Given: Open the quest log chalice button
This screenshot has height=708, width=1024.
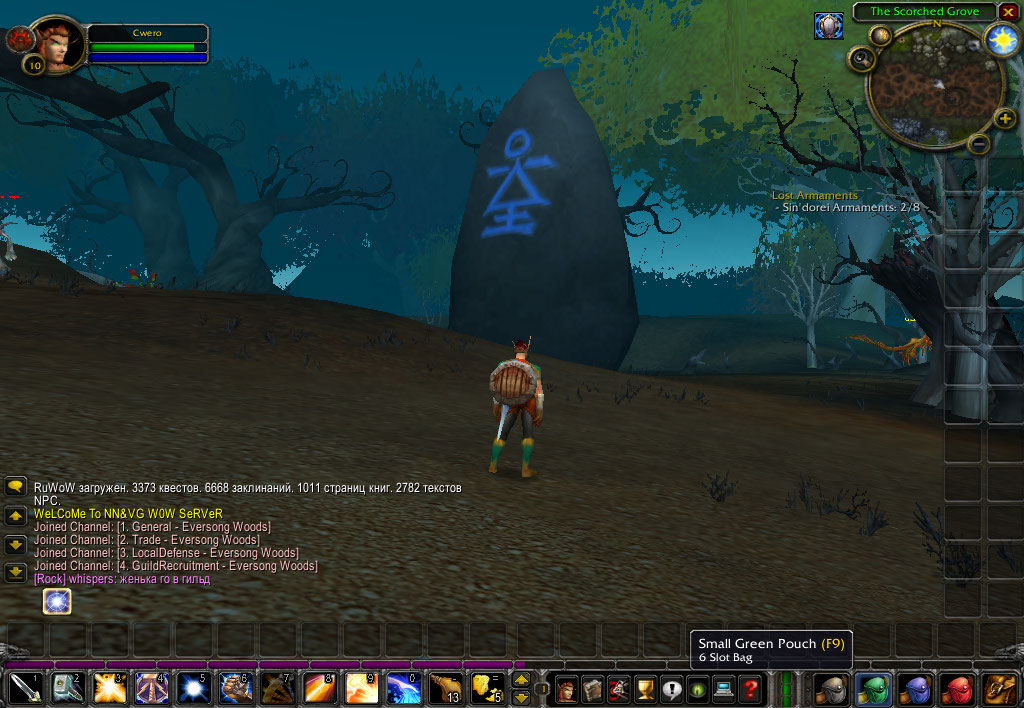Looking at the screenshot, I should click(645, 689).
